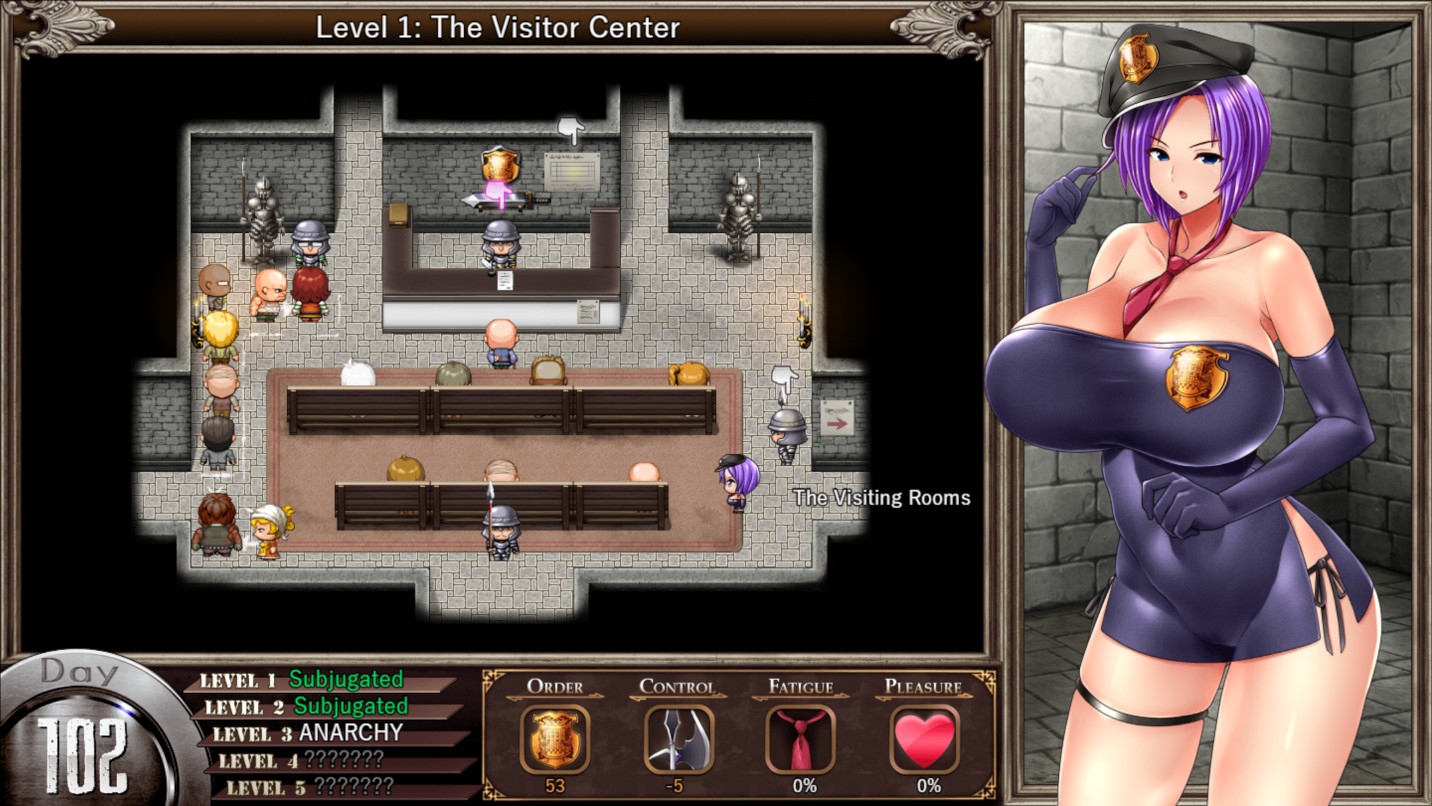
Task: Select the Control axe icon
Action: pos(678,737)
